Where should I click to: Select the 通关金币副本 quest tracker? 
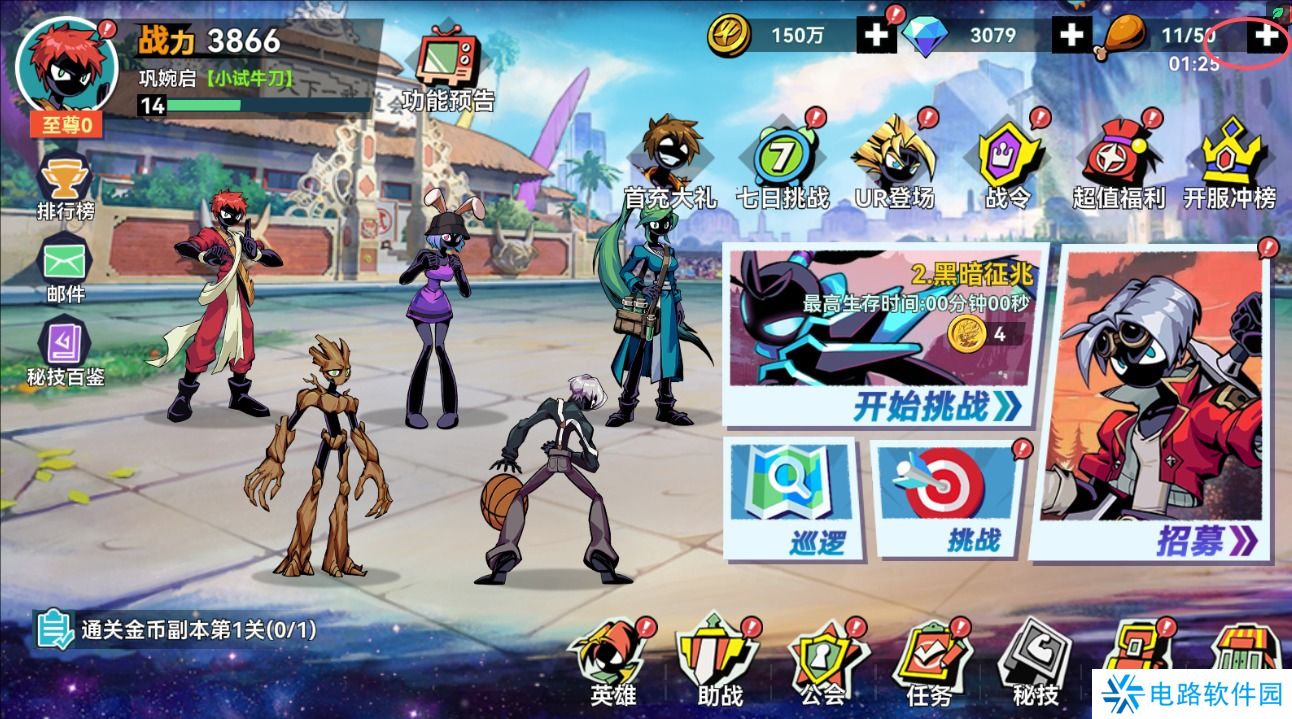coord(178,630)
